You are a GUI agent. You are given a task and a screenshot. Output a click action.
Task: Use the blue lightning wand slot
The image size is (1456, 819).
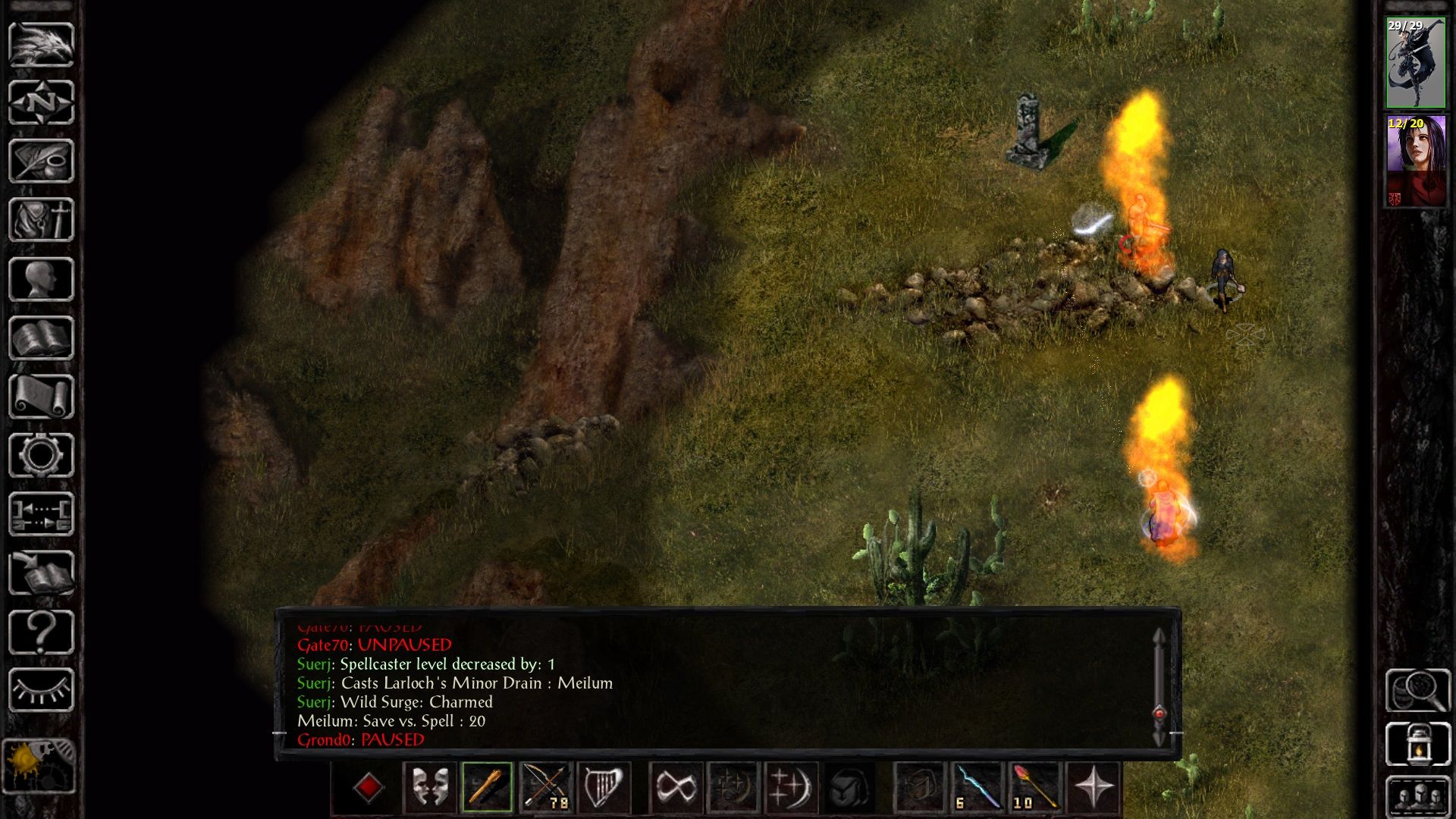coord(977,787)
